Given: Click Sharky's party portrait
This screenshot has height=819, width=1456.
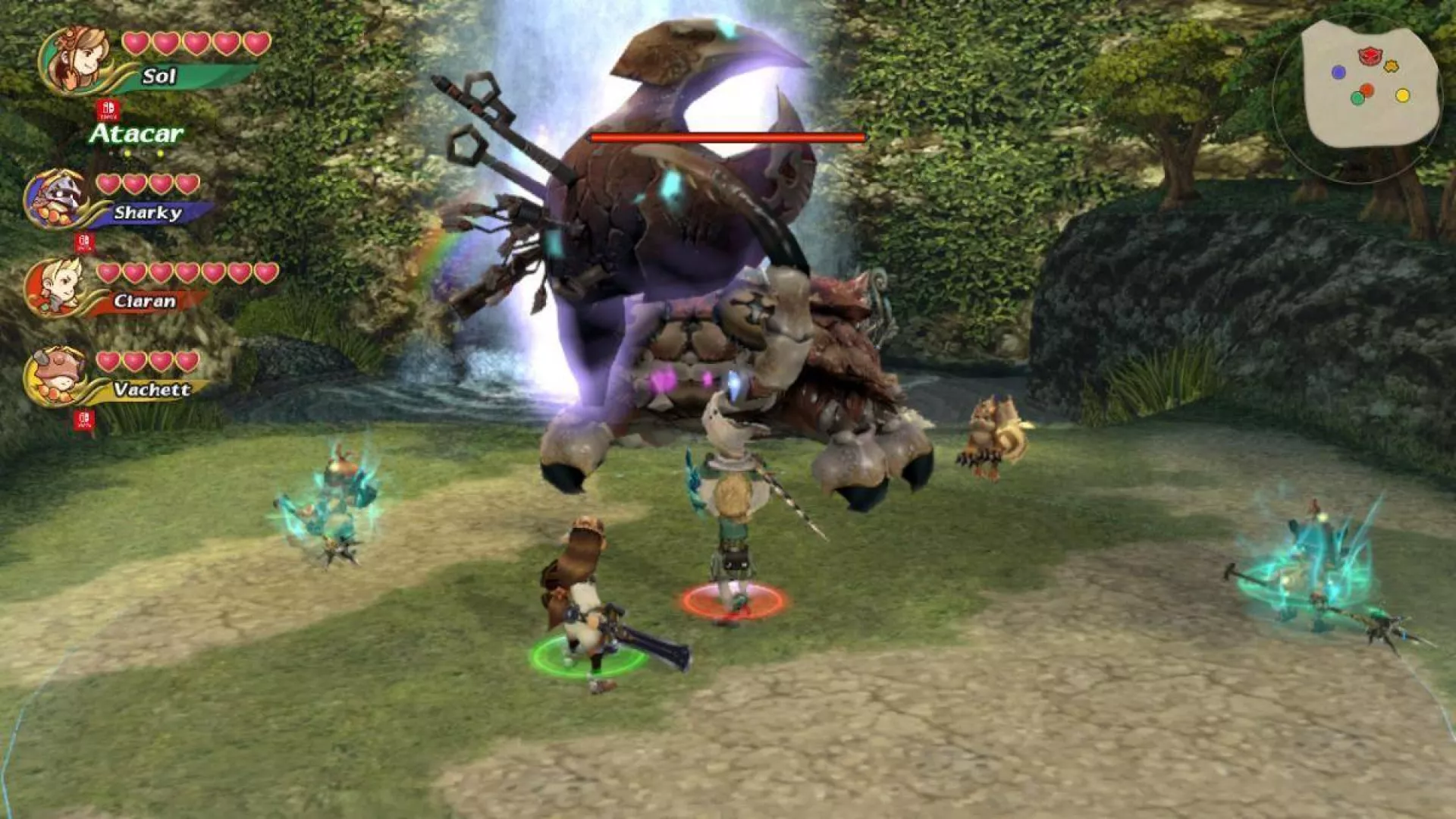Looking at the screenshot, I should pos(56,199).
